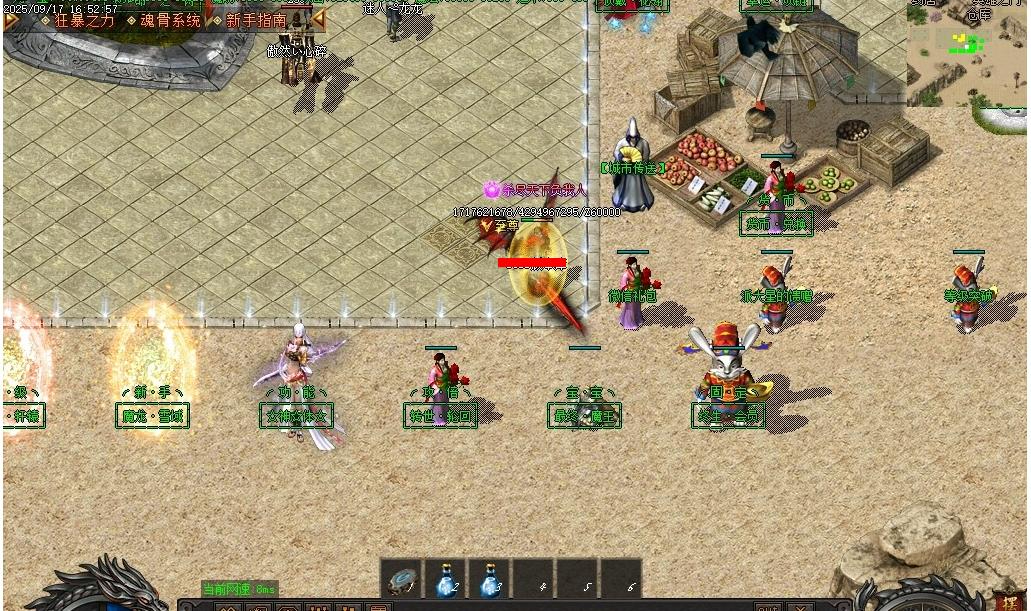
Task: Use the blue potion in hotbar slot 2
Action: tap(446, 581)
